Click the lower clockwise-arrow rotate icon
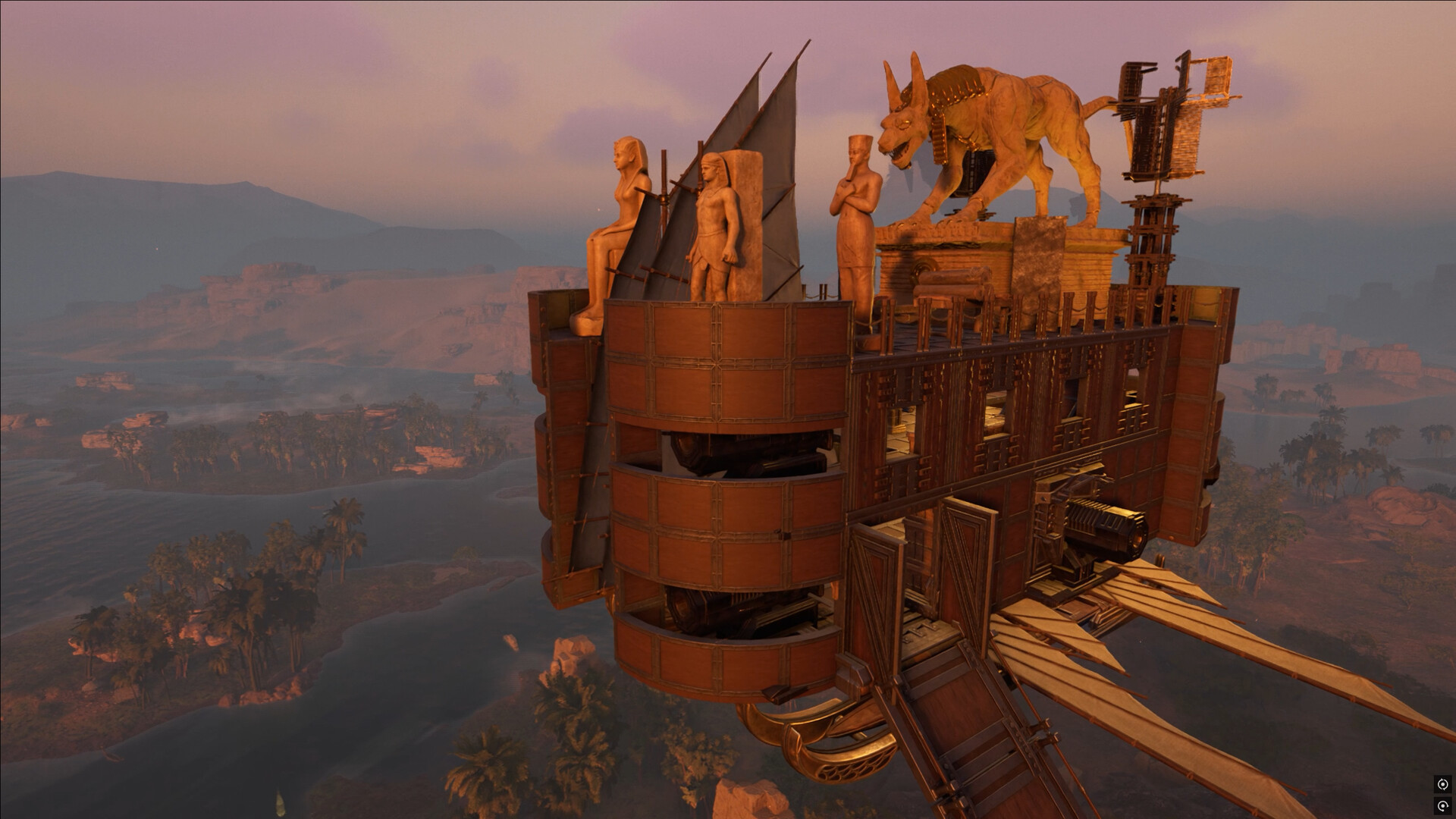This screenshot has width=1456, height=819. [x=1442, y=805]
